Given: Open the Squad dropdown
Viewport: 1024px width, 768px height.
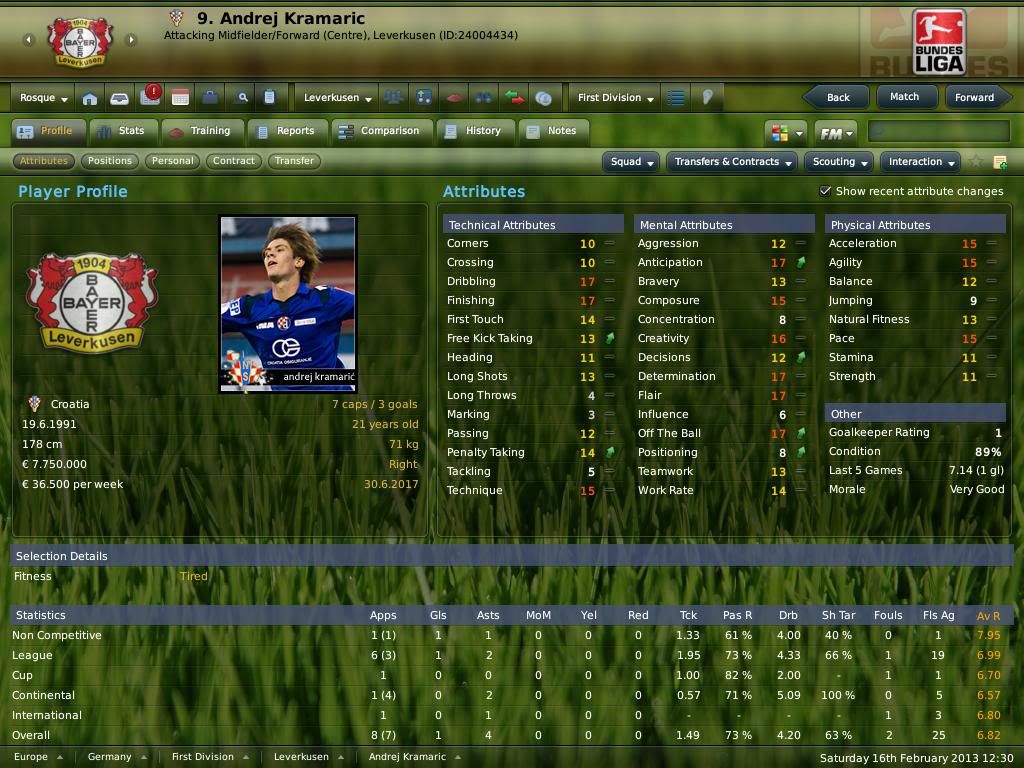Looking at the screenshot, I should pyautogui.click(x=632, y=162).
